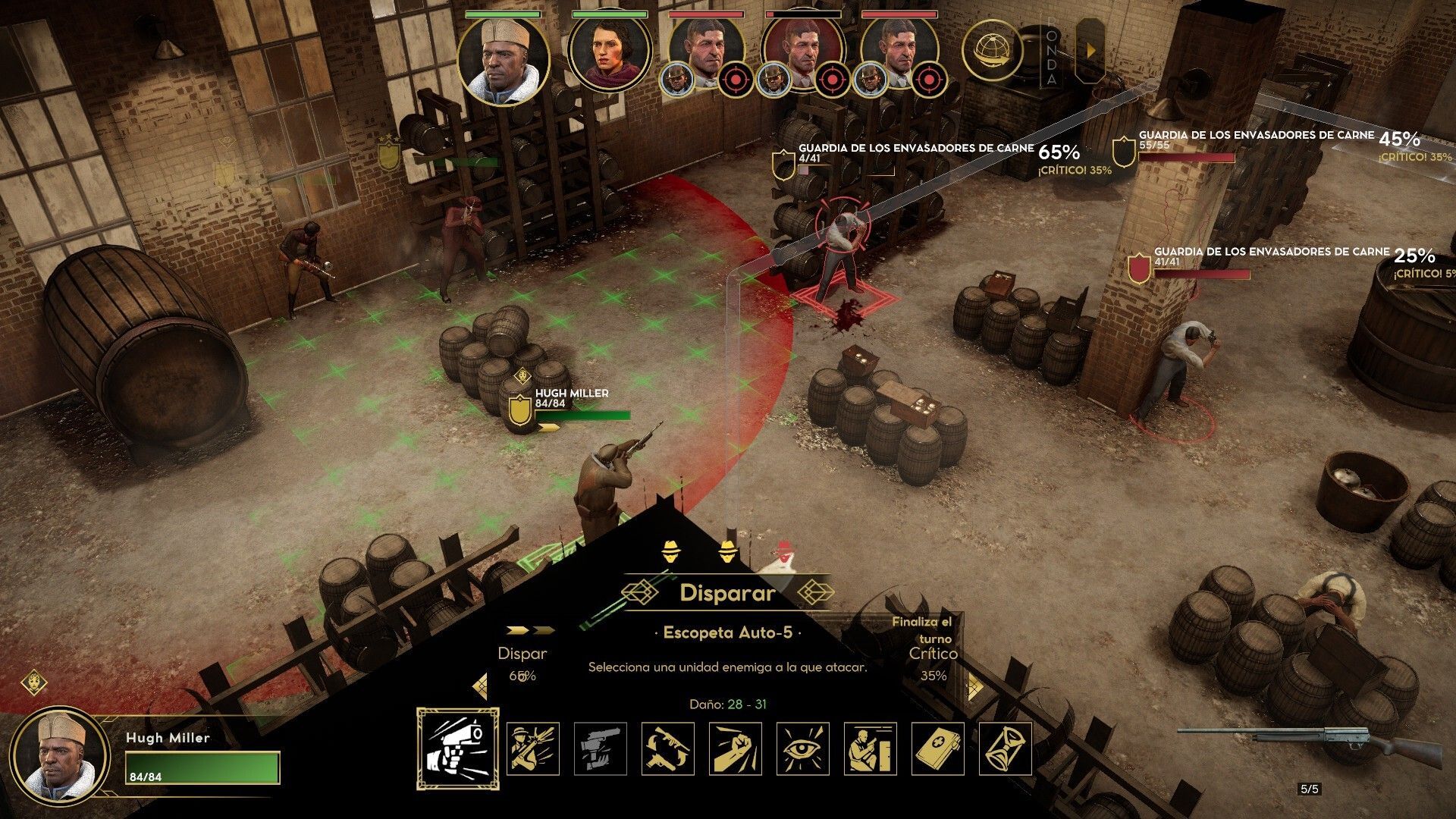Activate the raised fist melee ability
1456x819 pixels.
click(x=735, y=748)
